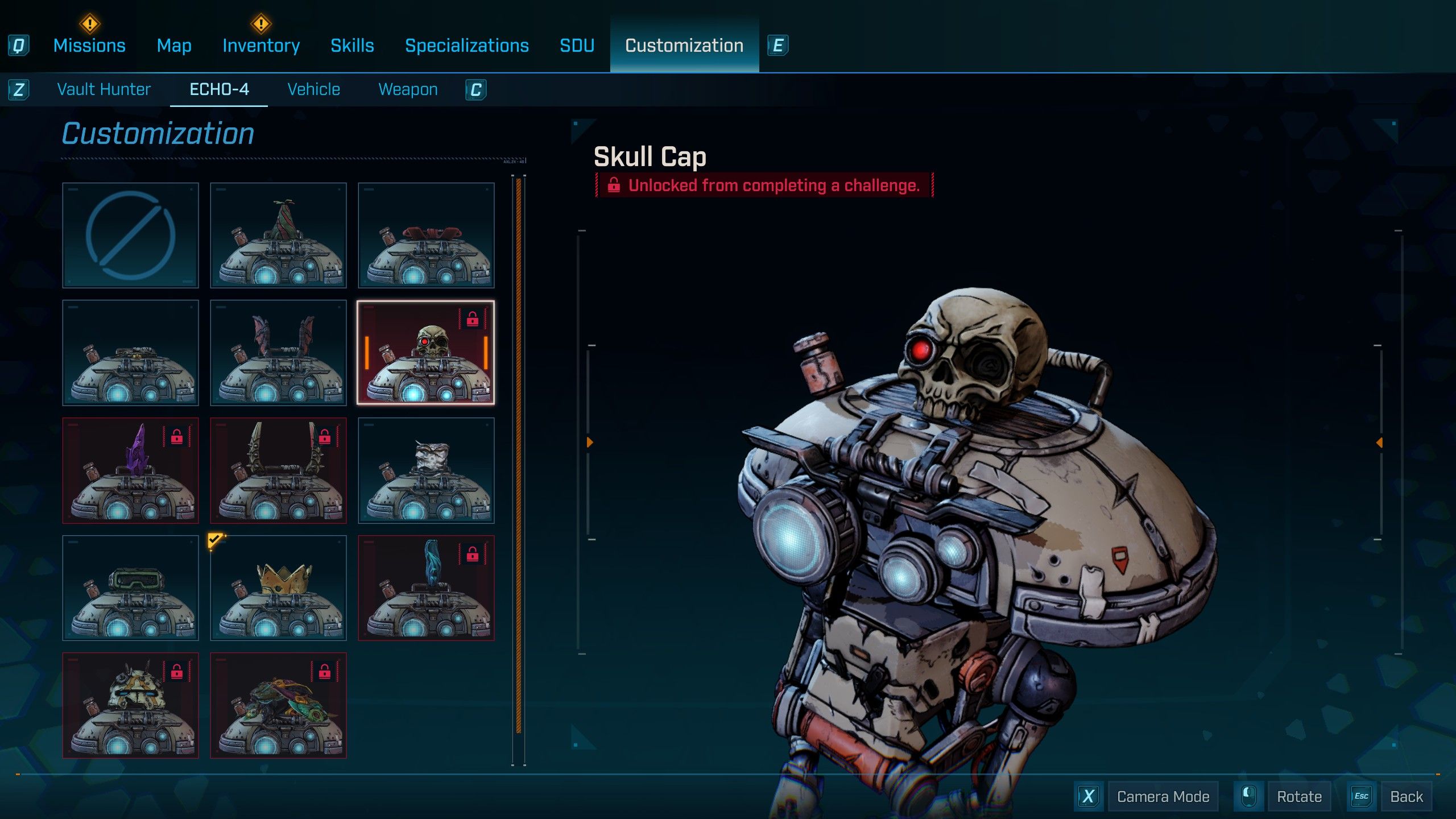The width and height of the screenshot is (1456, 819).
Task: Choose the locked purple crystal attachment tile
Action: click(131, 470)
